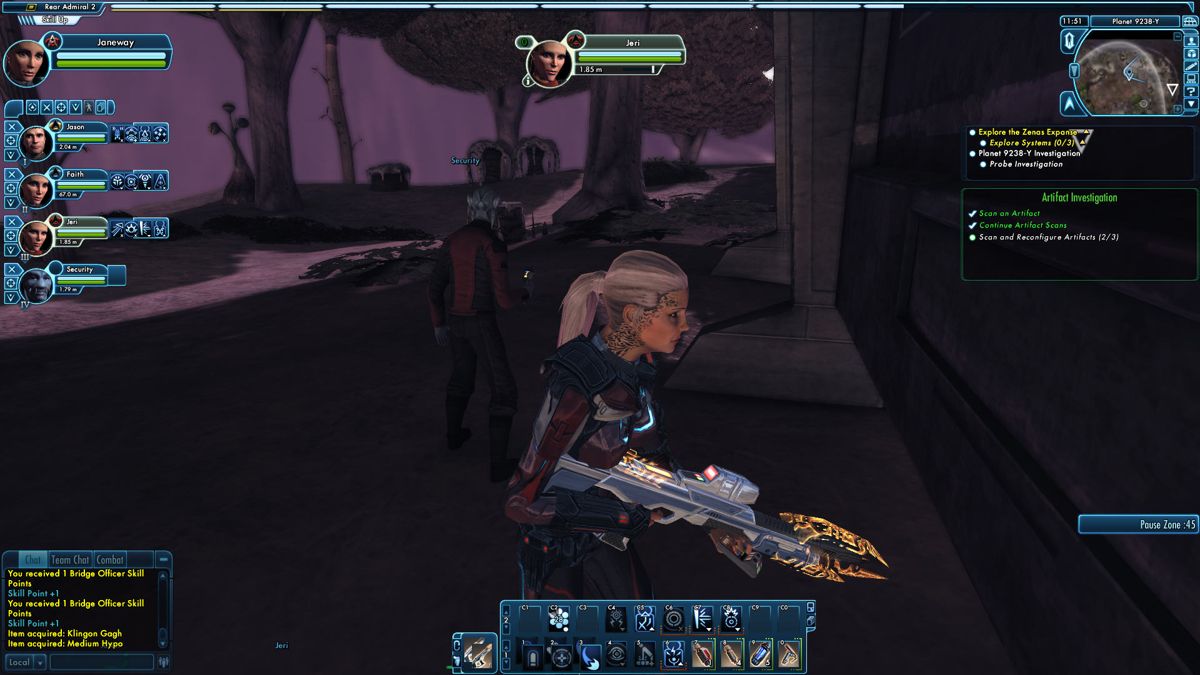
Task: Click the chat text input field
Action: (101, 662)
